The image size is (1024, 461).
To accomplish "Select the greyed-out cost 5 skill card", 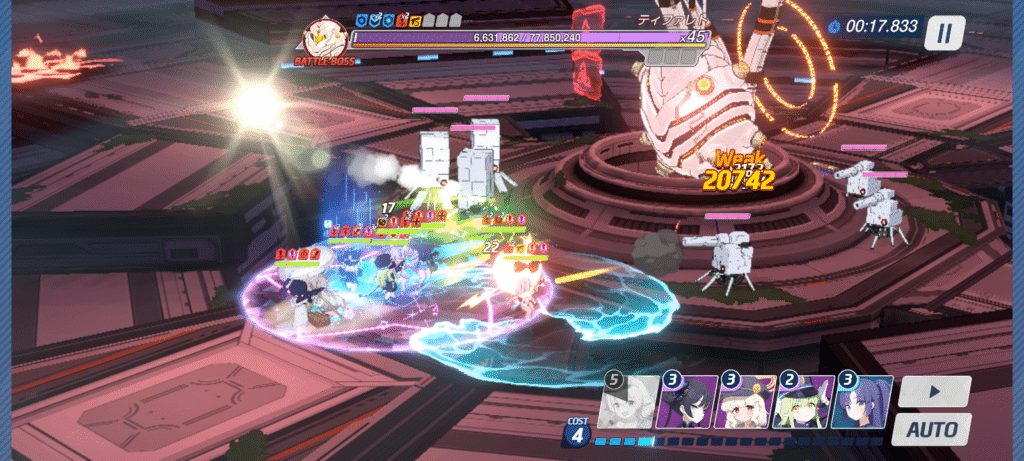I will coord(630,402).
